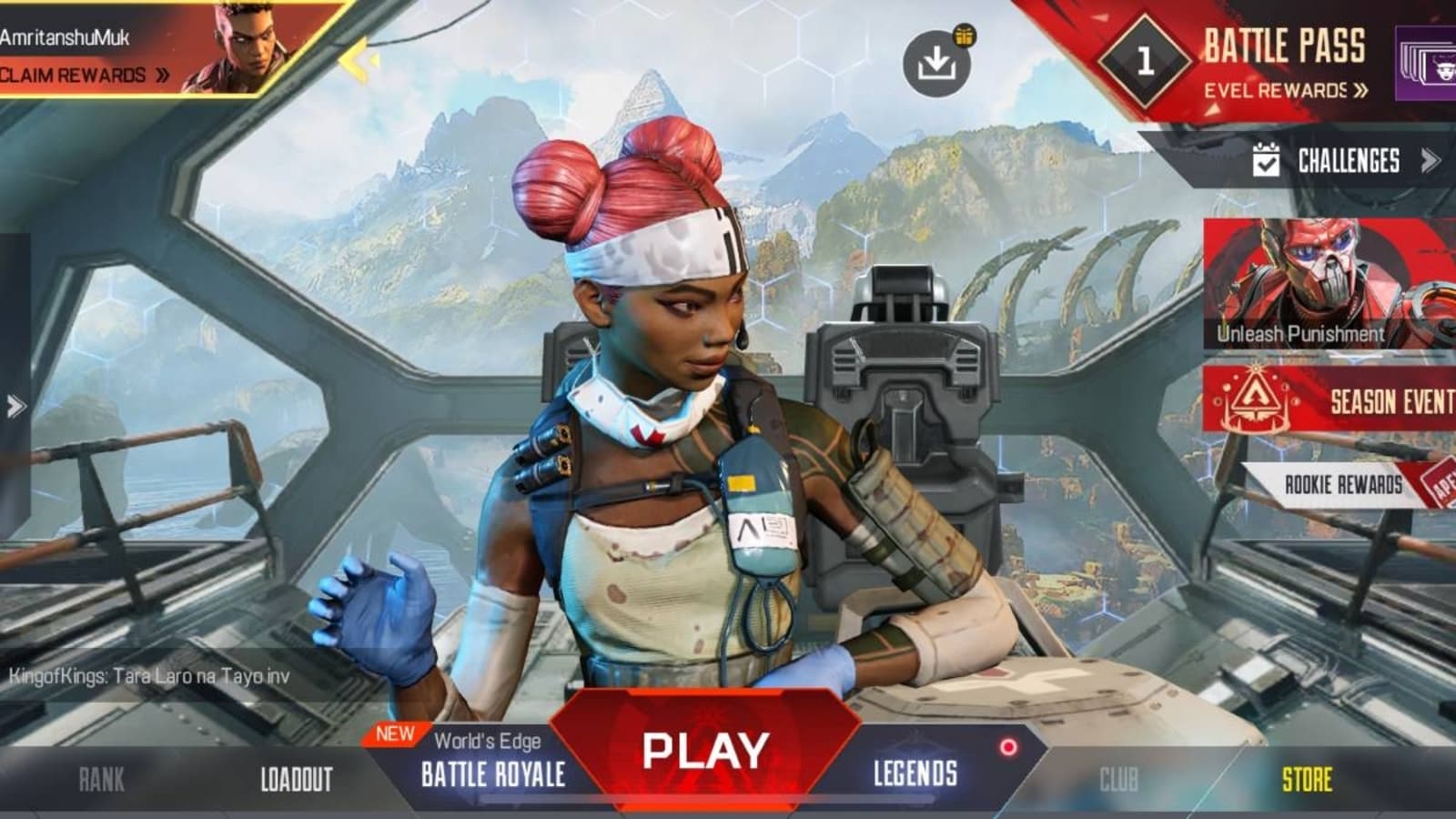Start a match with the PLAY button
Screen dimensions: 1456x819
(706, 751)
